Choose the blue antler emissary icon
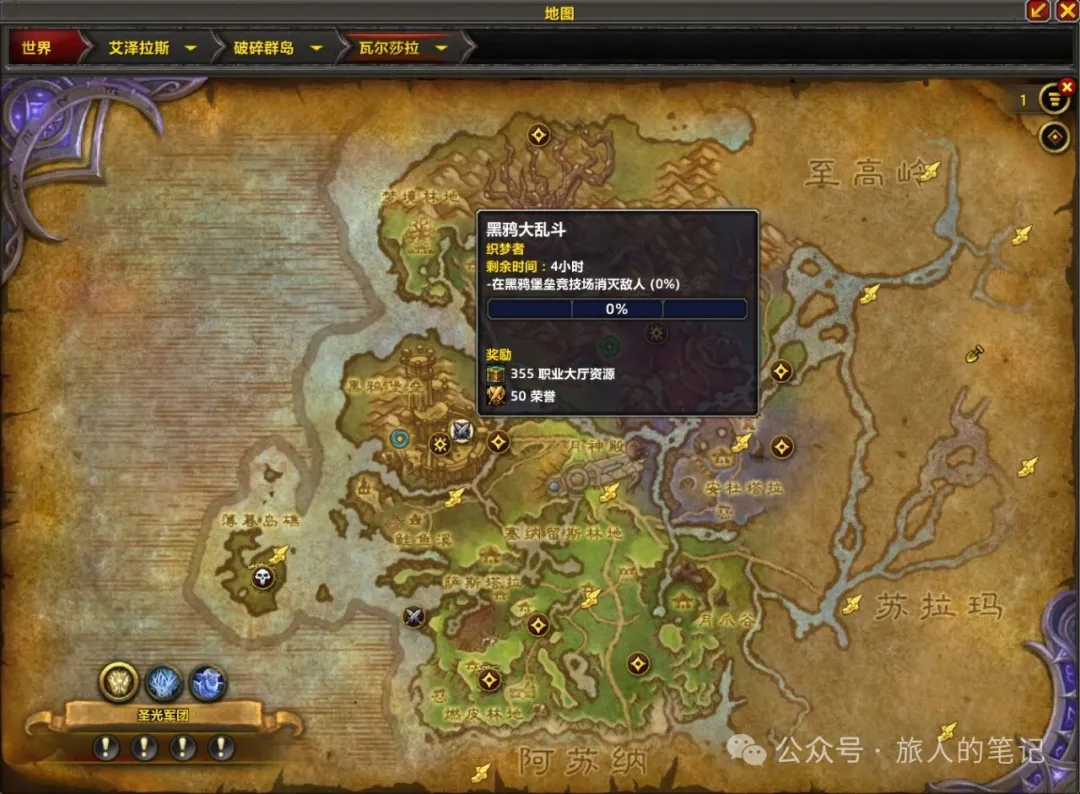Viewport: 1080px width, 794px height. 164,683
